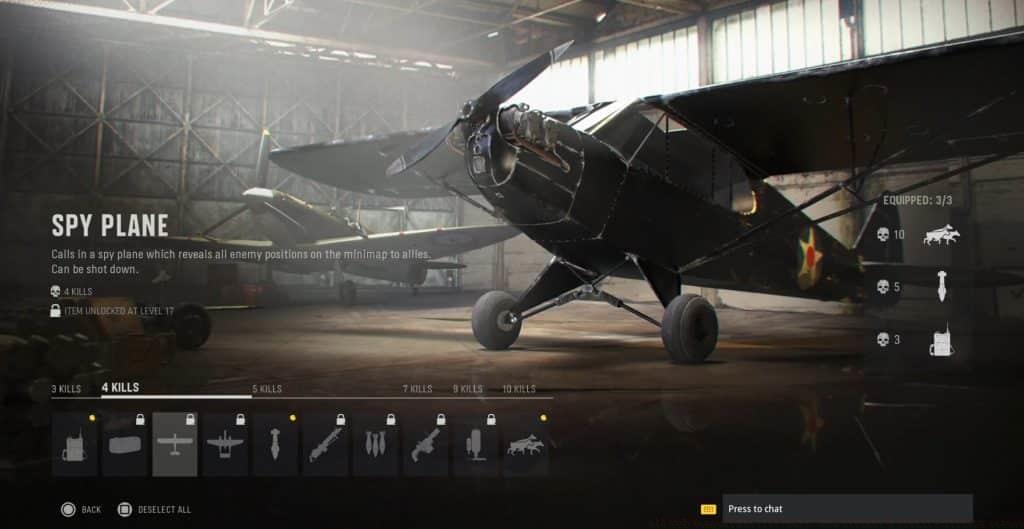Click the equipped 5-kill Glide Bomb entry
Viewport: 1024px width, 529px height.
coord(940,287)
